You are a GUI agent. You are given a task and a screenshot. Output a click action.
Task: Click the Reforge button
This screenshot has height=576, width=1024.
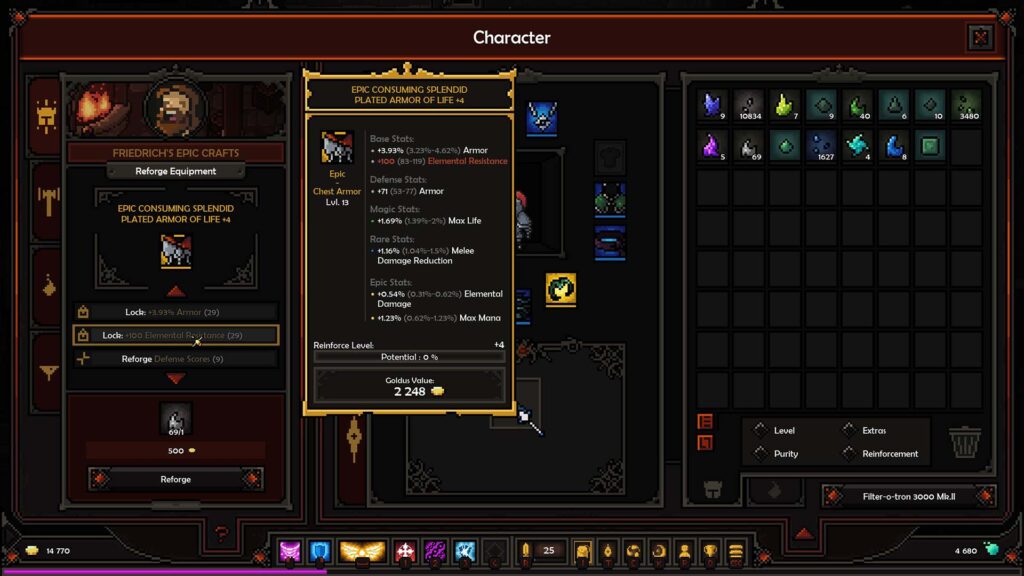point(176,479)
